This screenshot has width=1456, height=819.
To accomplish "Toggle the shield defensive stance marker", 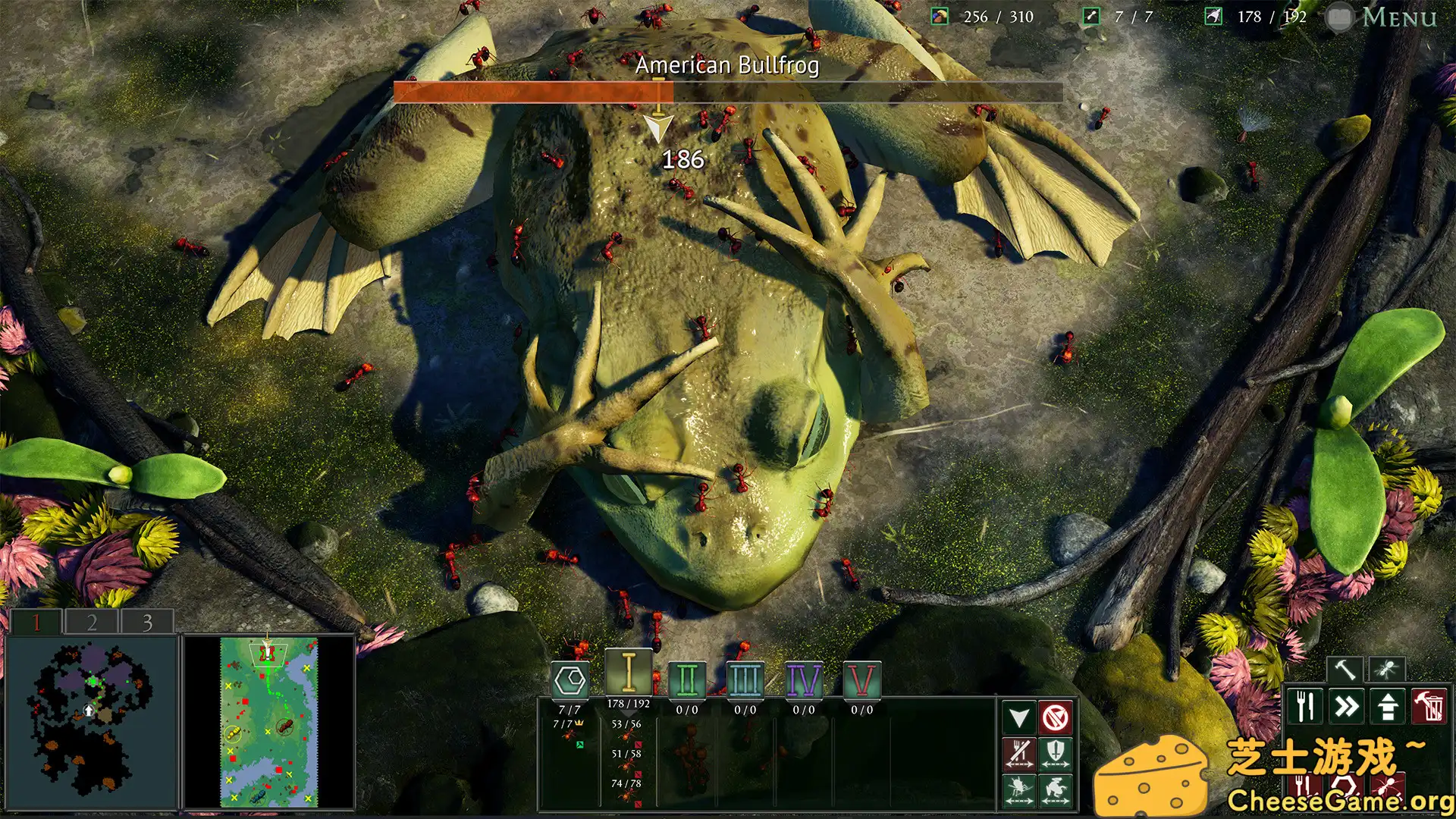I will coord(1057,752).
